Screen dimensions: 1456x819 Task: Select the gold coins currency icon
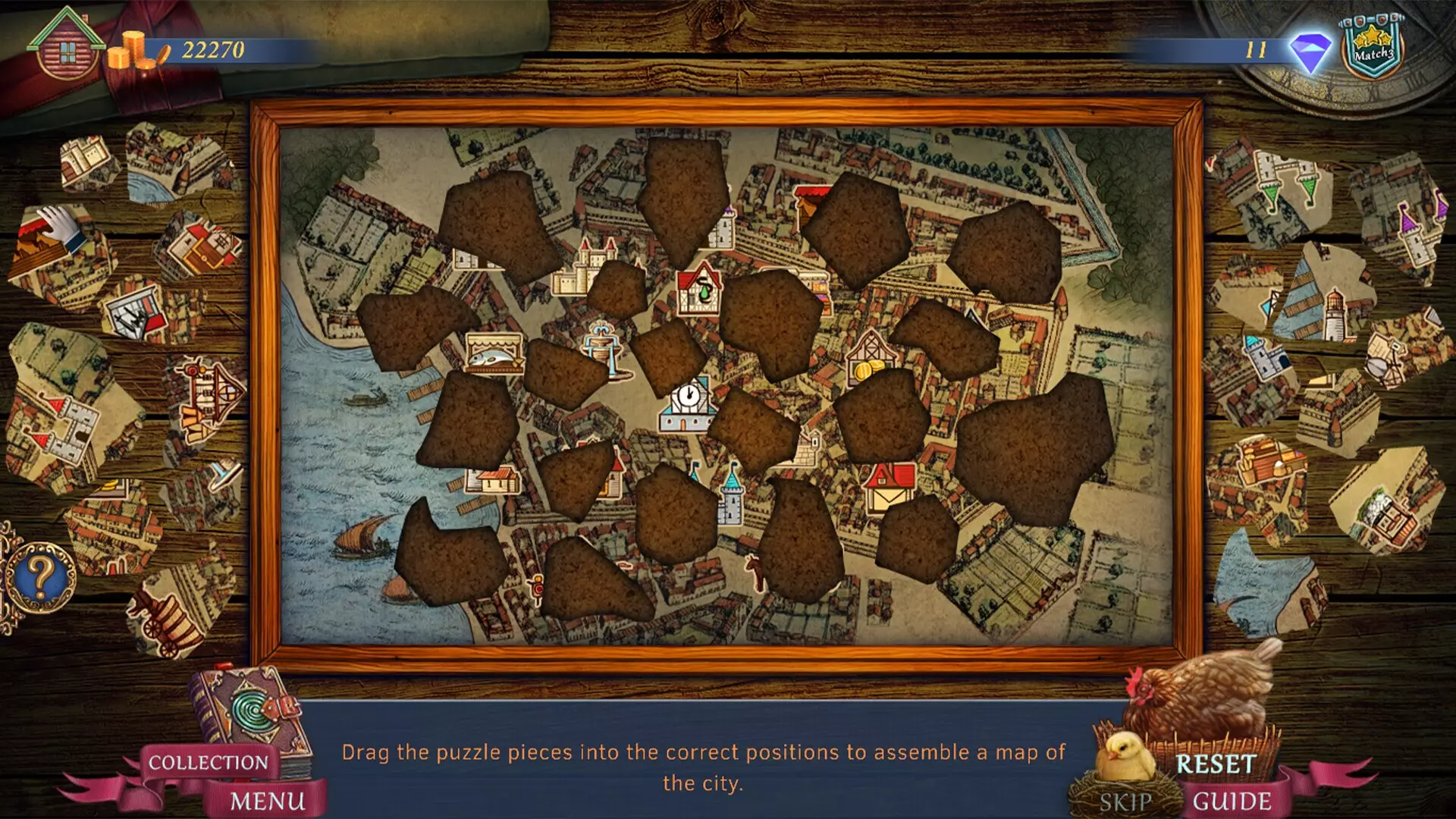point(133,52)
